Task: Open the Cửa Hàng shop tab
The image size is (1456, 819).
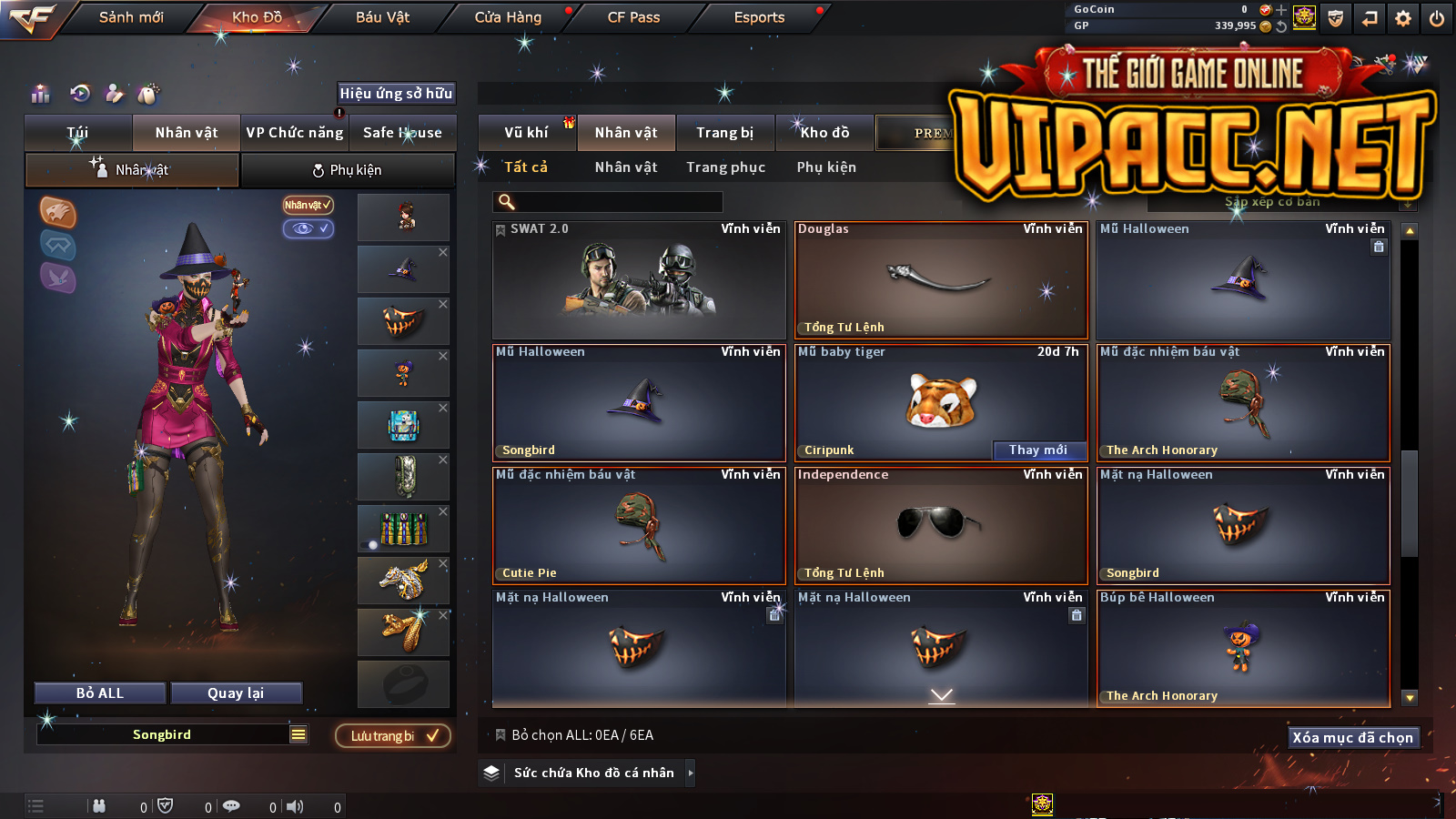Action: pos(508,17)
